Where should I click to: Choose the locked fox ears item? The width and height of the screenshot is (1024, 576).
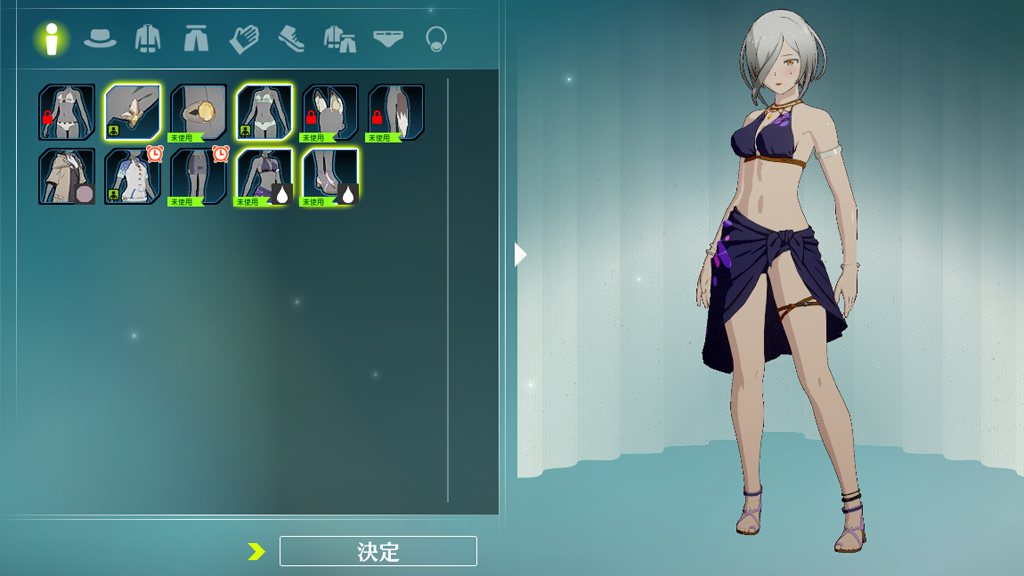pos(330,112)
